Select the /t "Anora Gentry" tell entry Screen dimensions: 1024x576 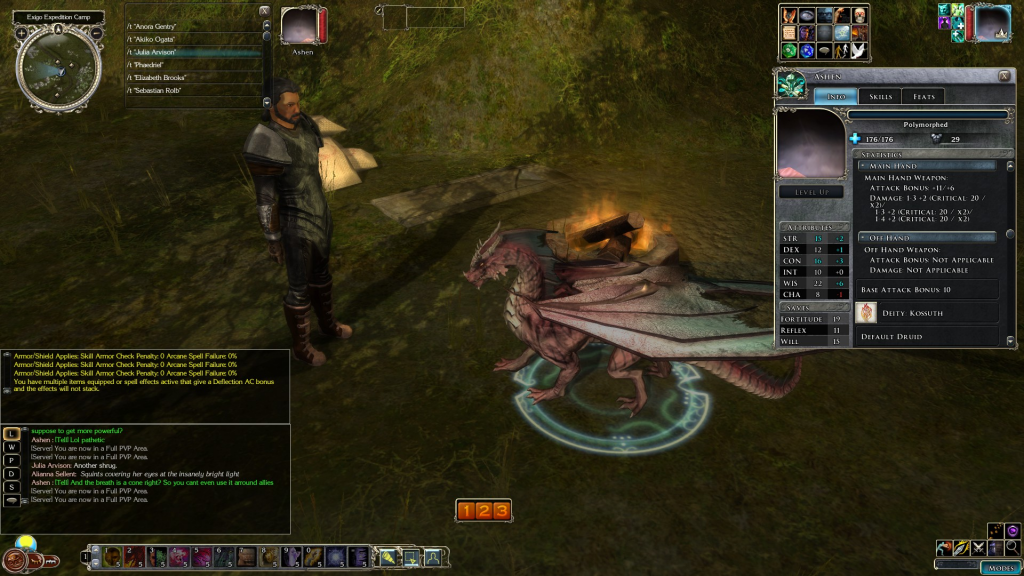click(152, 25)
